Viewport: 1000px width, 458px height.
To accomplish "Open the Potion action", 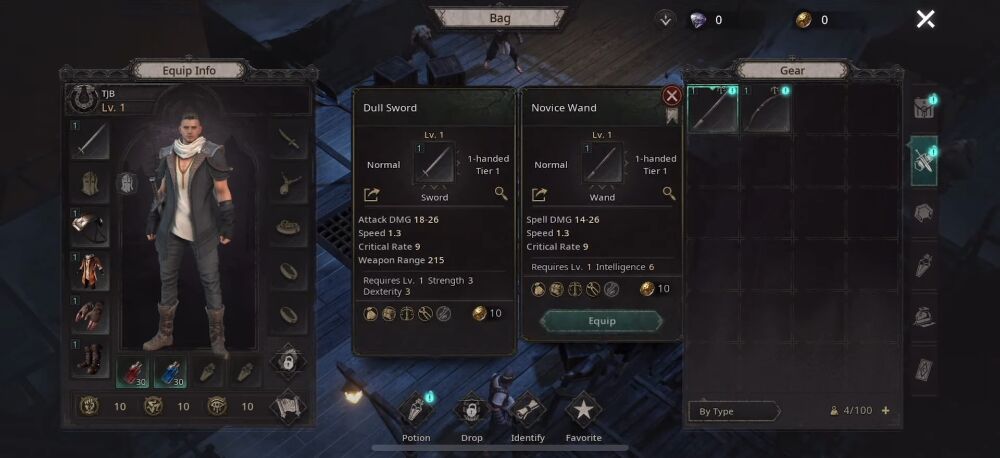I will pyautogui.click(x=416, y=412).
